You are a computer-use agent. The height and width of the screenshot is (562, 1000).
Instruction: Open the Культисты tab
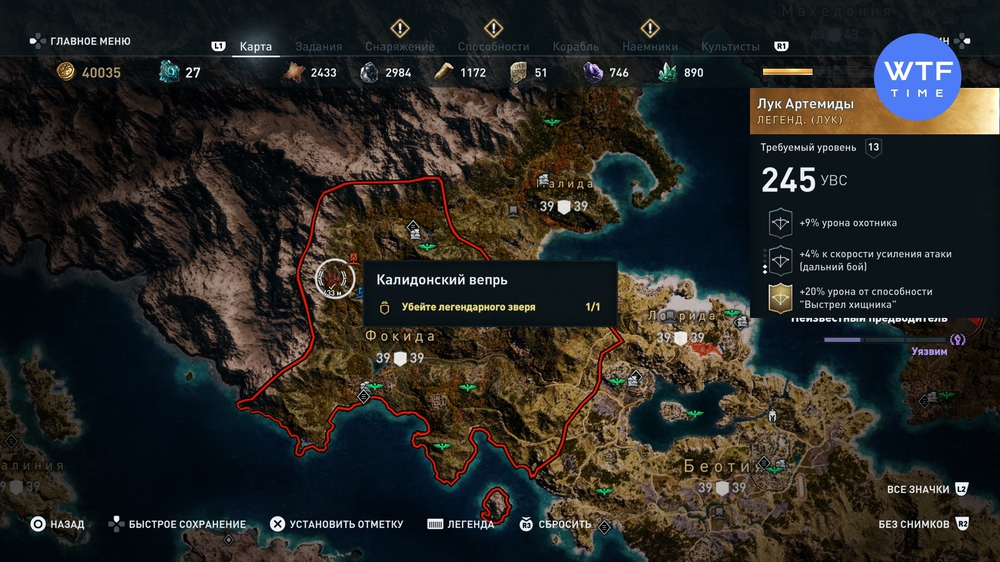(730, 46)
